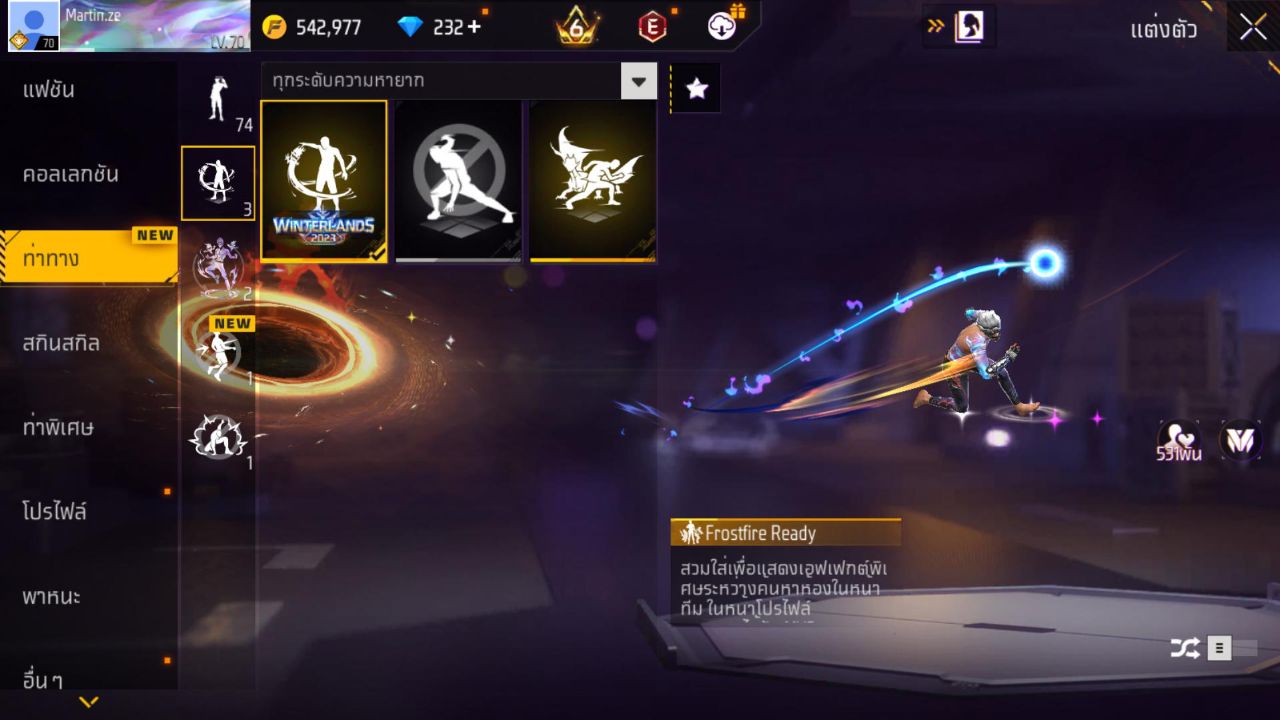Select the locked X emote thumbnail
Screen dimensions: 1280x720
pos(458,180)
